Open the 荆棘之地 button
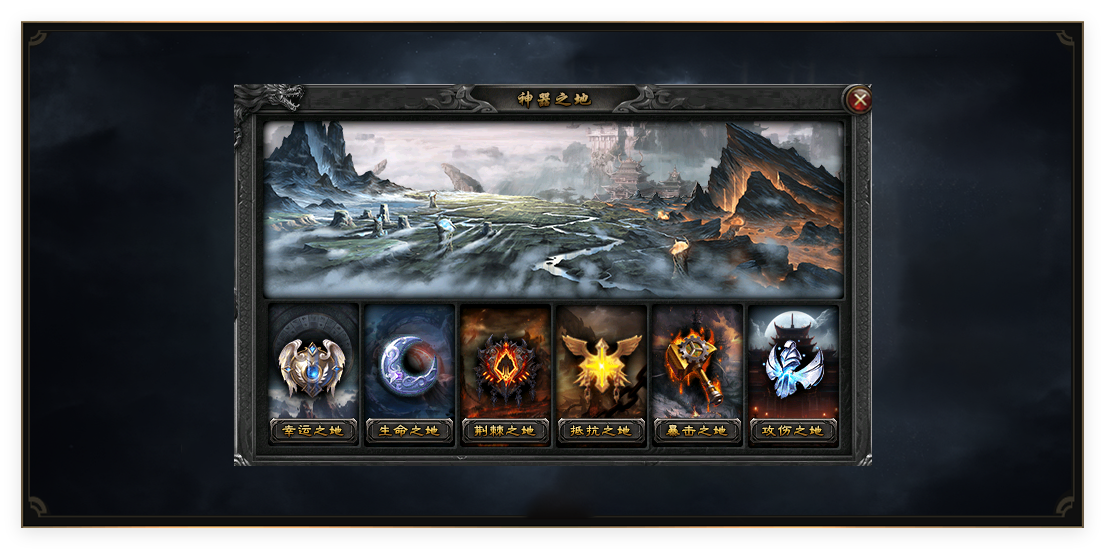The height and width of the screenshot is (549, 1105). [505, 431]
